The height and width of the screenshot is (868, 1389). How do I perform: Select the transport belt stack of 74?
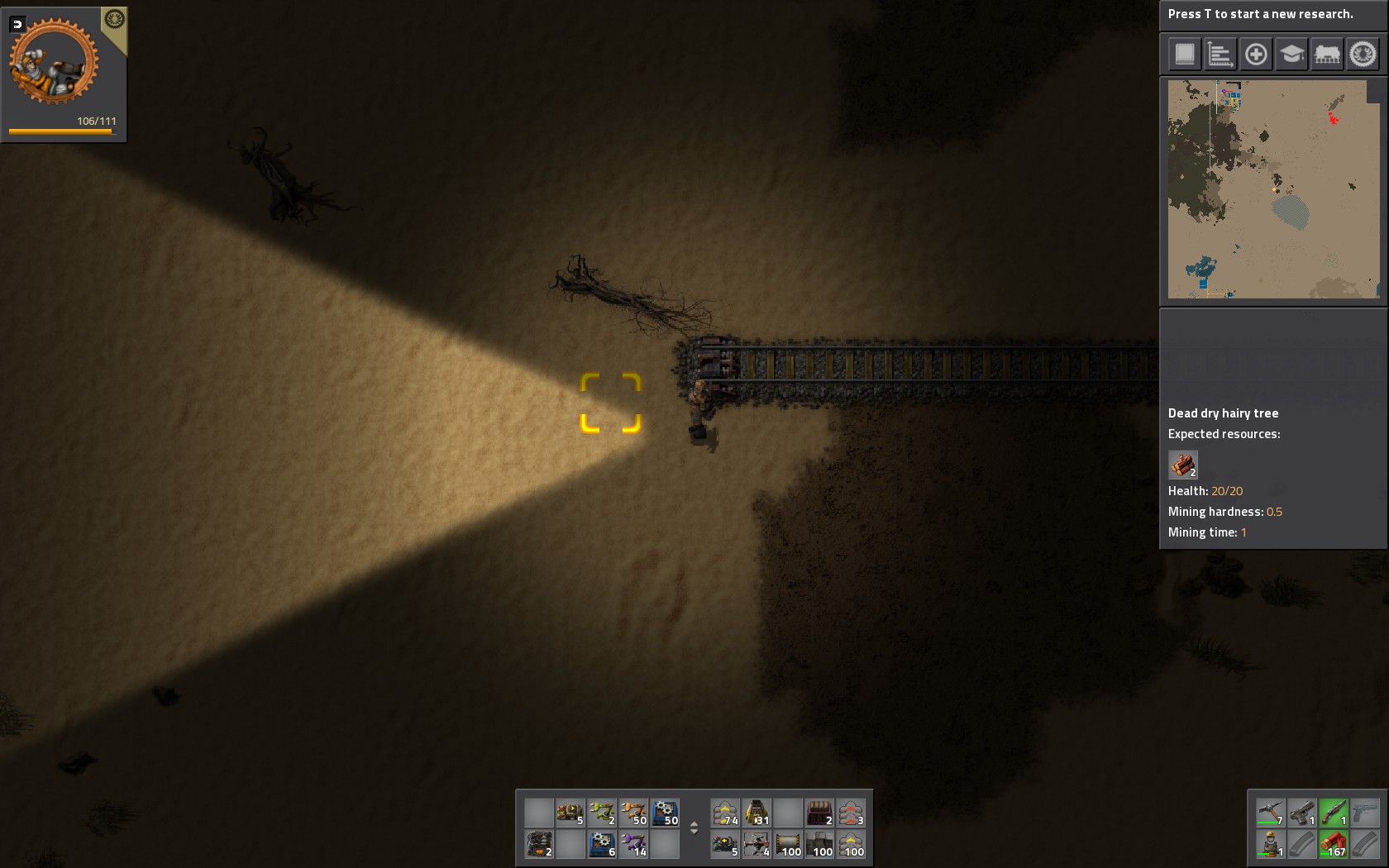pos(725,813)
